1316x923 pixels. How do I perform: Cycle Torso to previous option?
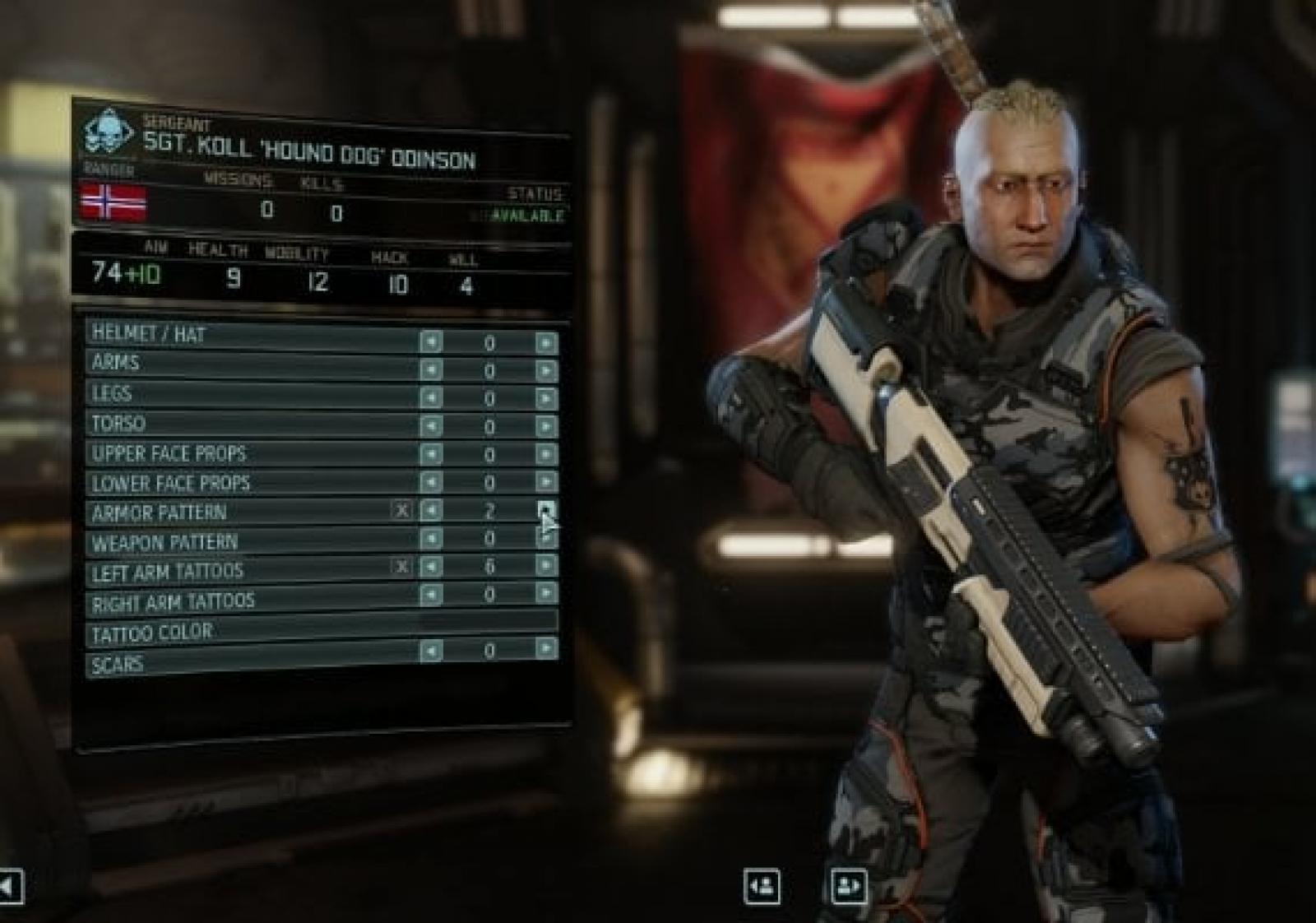point(430,426)
